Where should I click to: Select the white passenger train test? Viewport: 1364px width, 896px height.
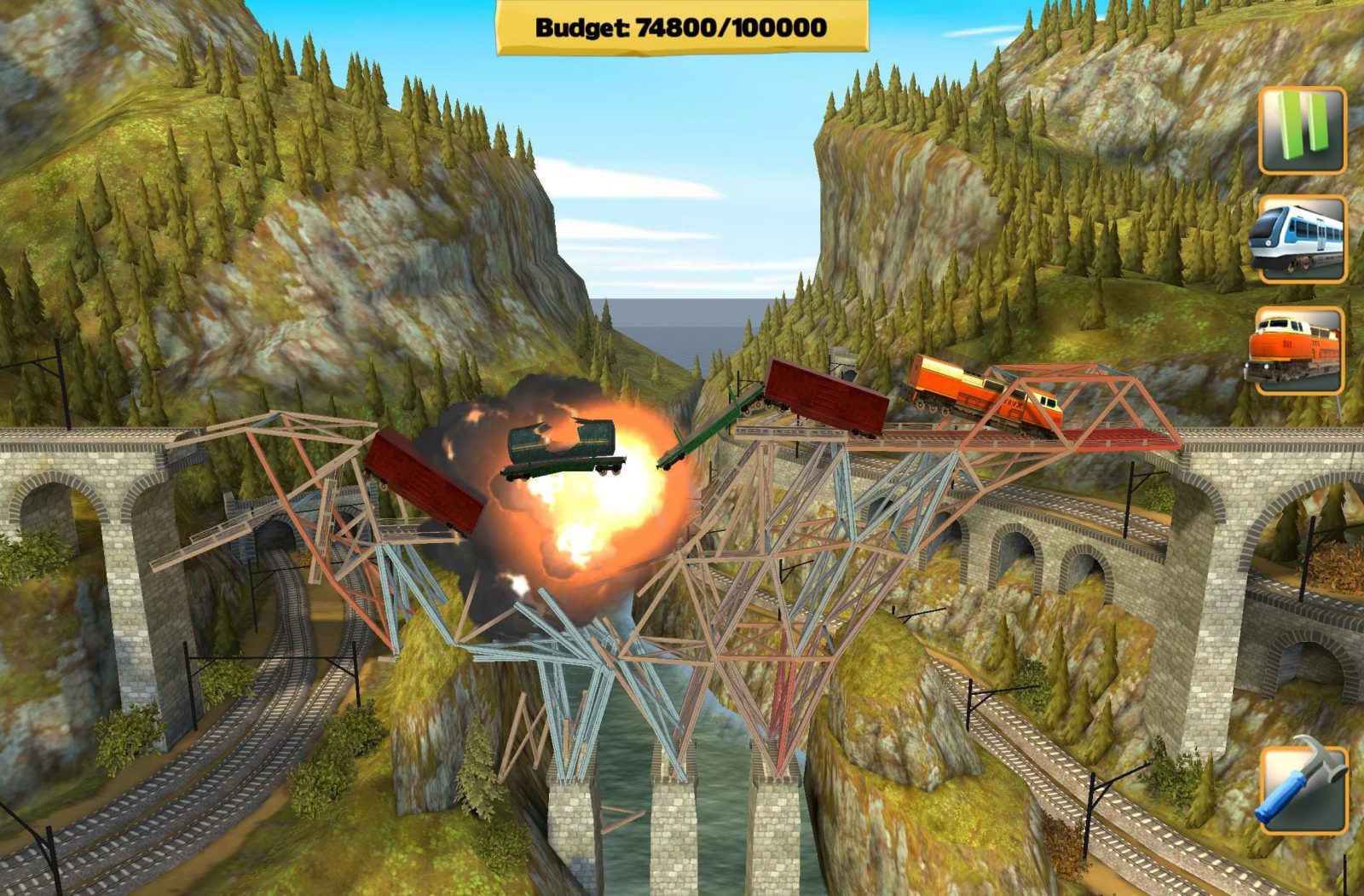[x=1301, y=240]
